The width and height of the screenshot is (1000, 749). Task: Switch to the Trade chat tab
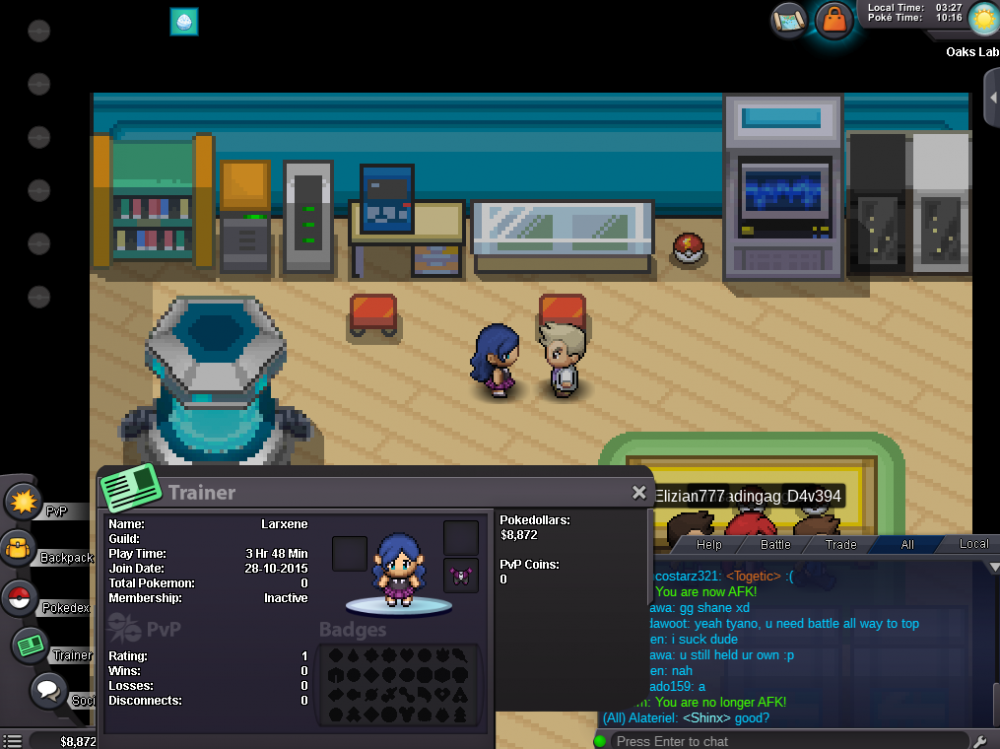(x=841, y=545)
